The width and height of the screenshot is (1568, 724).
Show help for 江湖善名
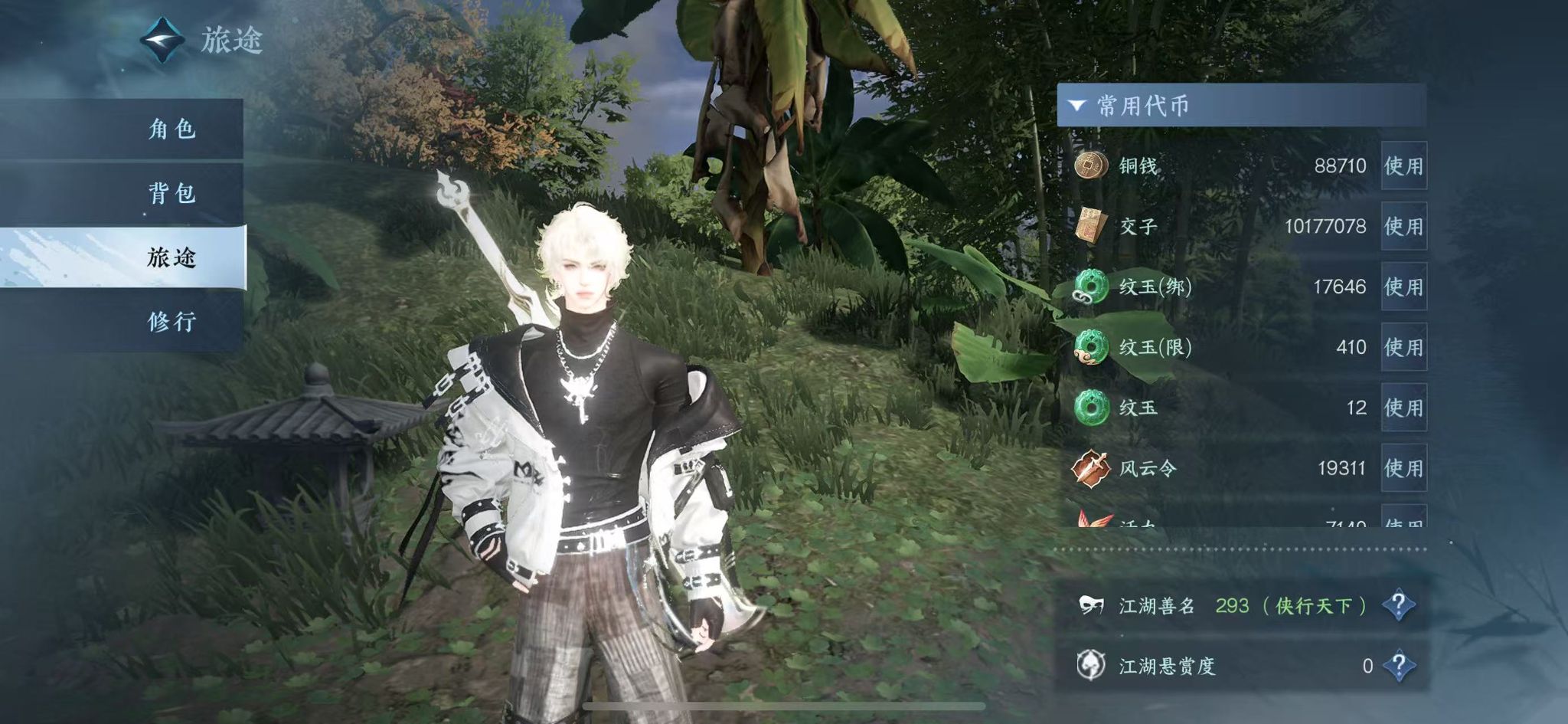1399,605
